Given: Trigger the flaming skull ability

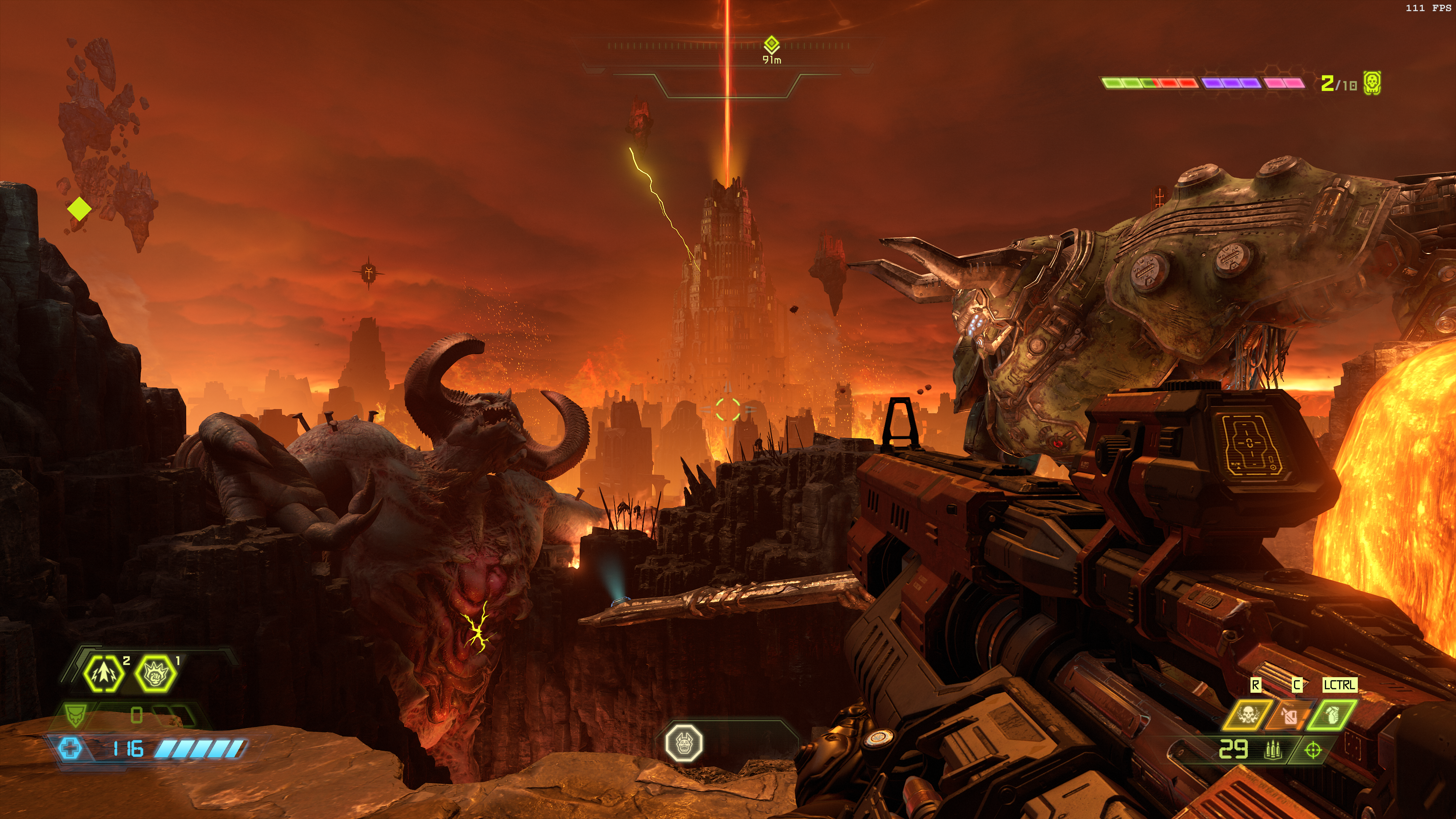Looking at the screenshot, I should pyautogui.click(x=1247, y=715).
